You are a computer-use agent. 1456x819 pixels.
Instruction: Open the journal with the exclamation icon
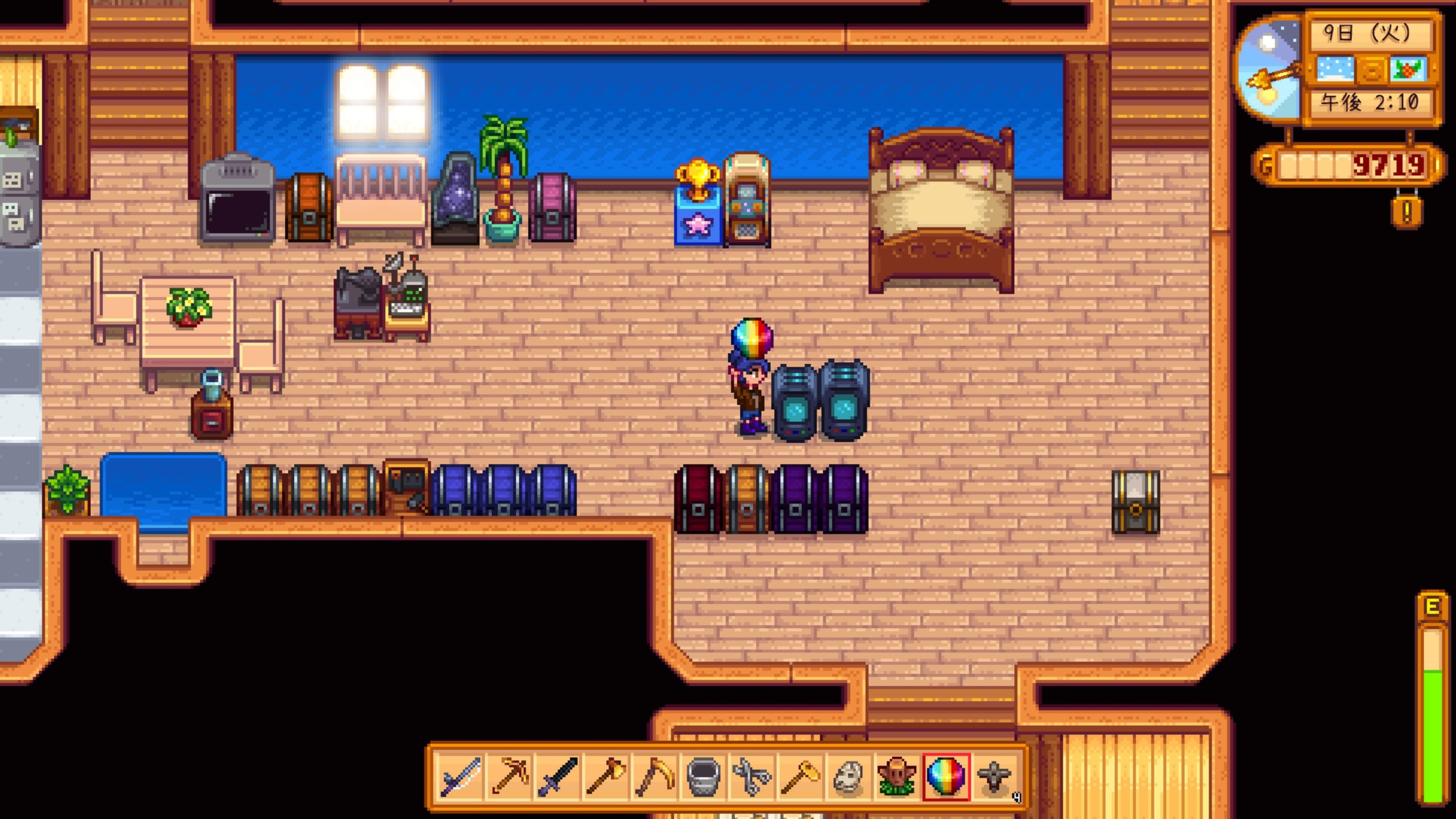click(1407, 213)
